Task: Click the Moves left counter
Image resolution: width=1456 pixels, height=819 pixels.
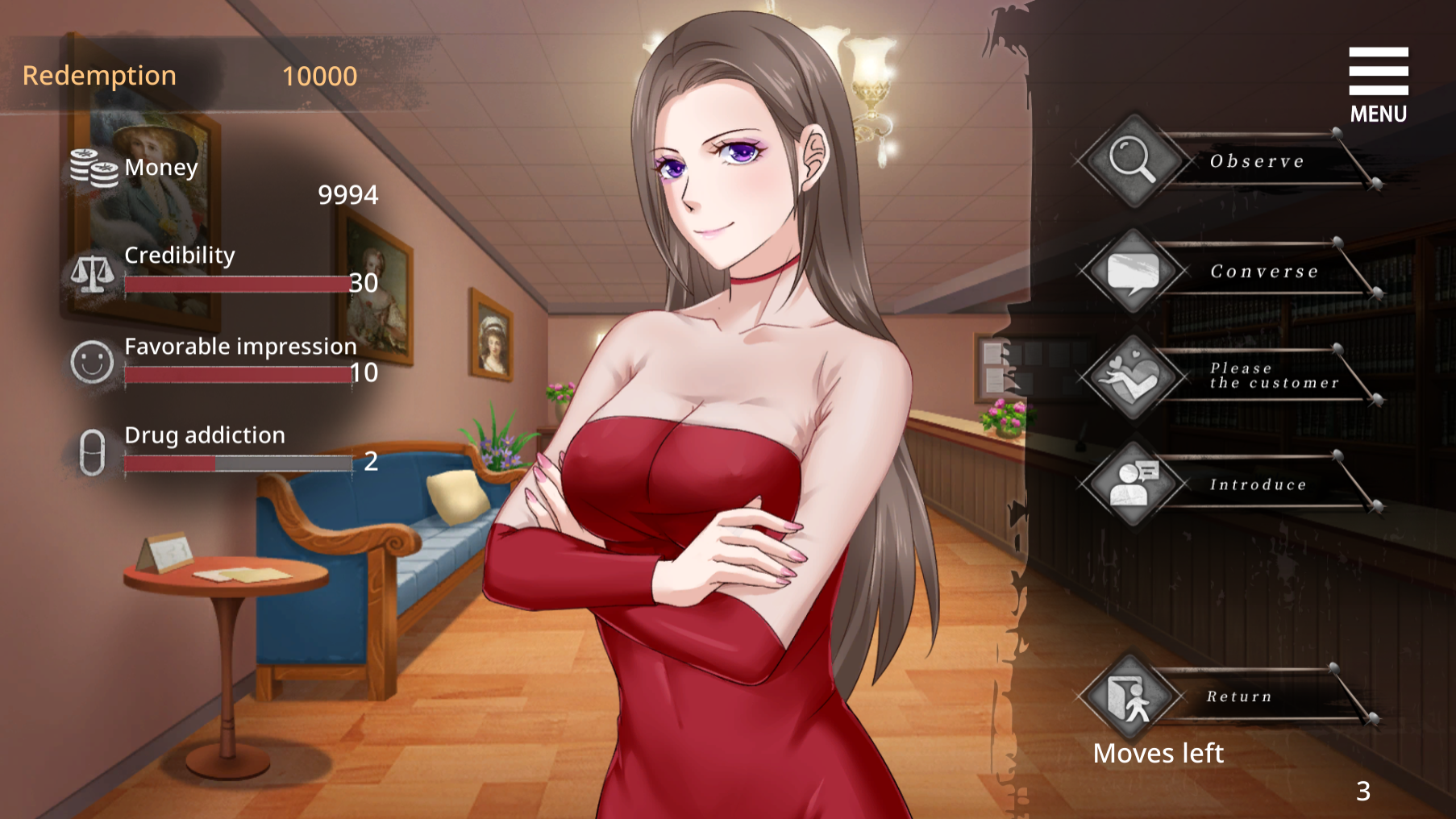Action: click(x=1159, y=753)
